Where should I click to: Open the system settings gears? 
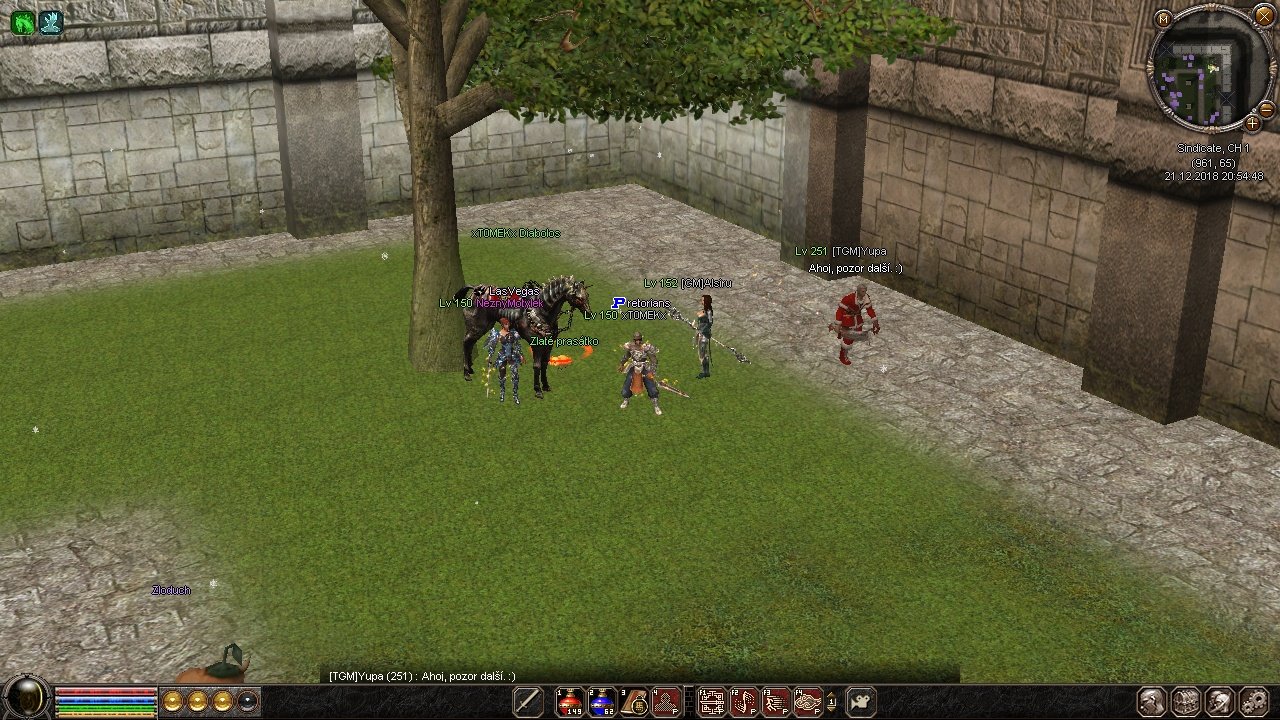(x=1252, y=701)
